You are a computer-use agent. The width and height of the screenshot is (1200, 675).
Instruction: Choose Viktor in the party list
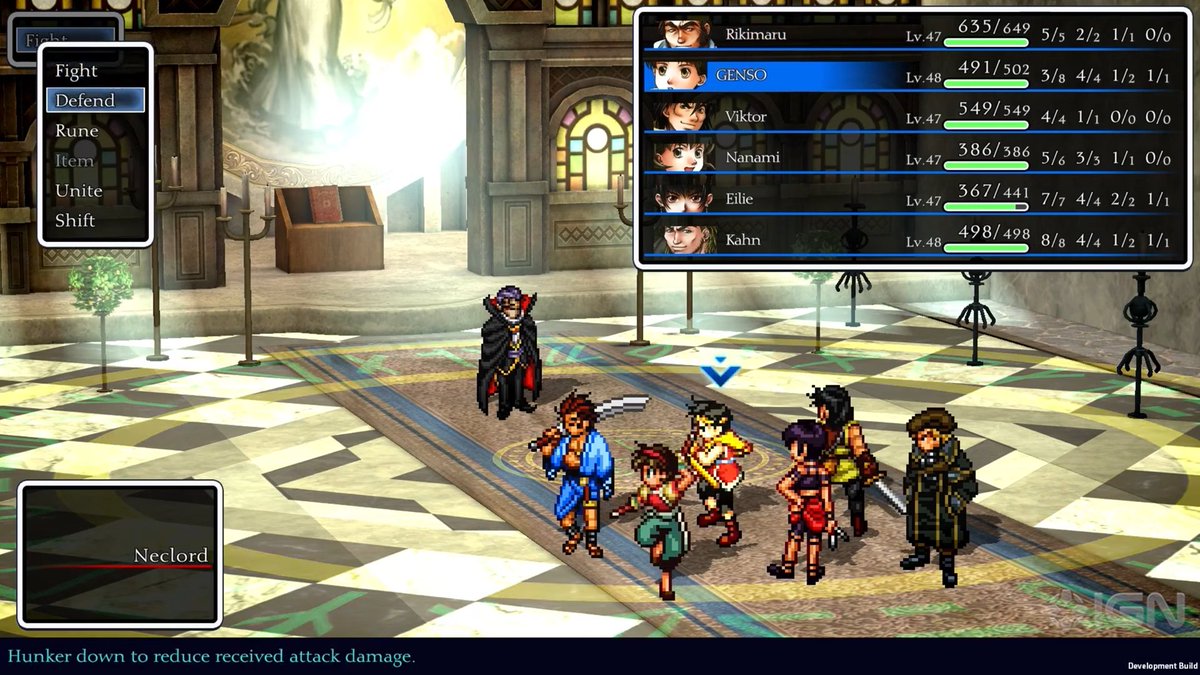point(908,117)
